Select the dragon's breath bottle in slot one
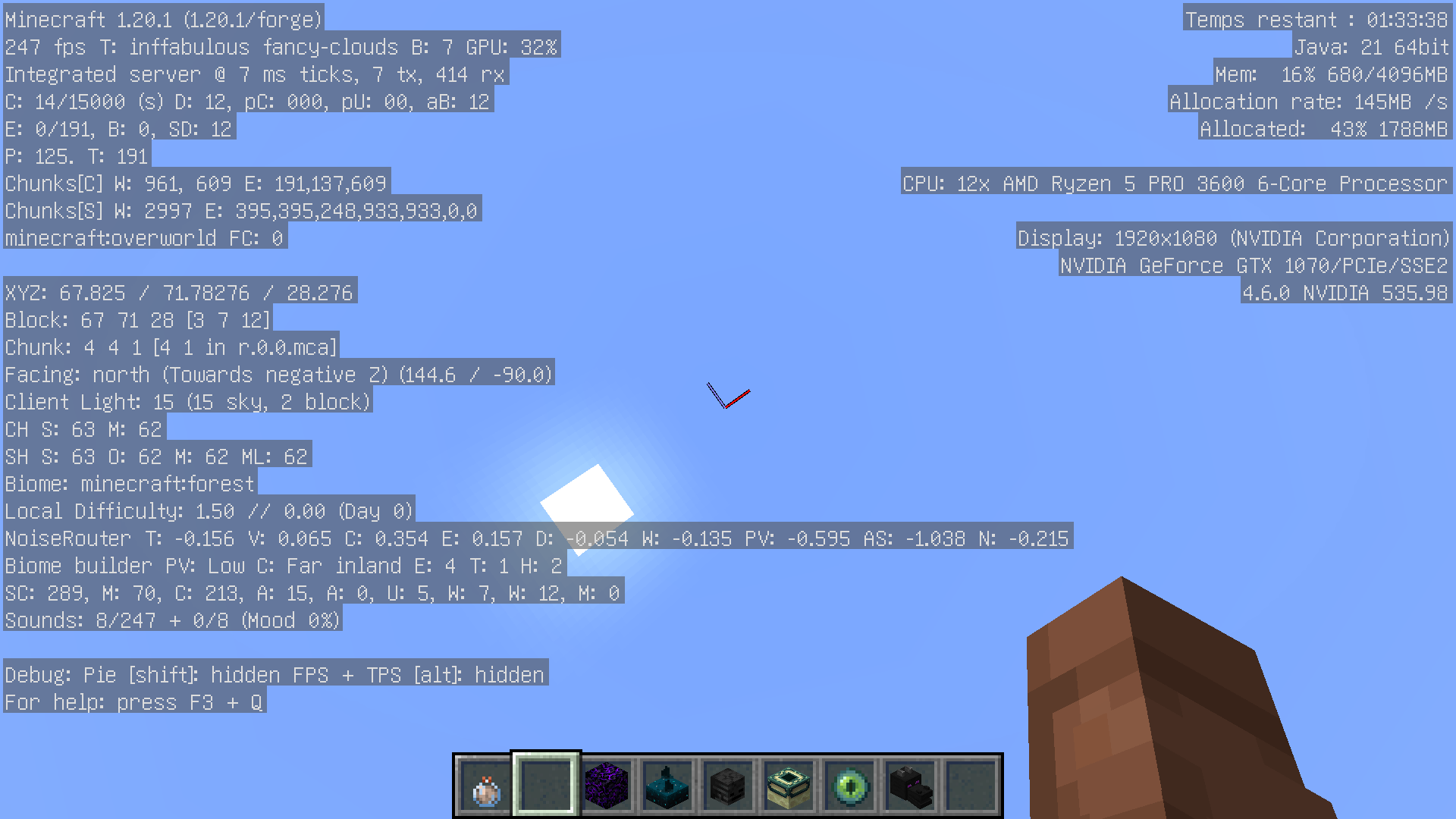The width and height of the screenshot is (1456, 819). 486,786
